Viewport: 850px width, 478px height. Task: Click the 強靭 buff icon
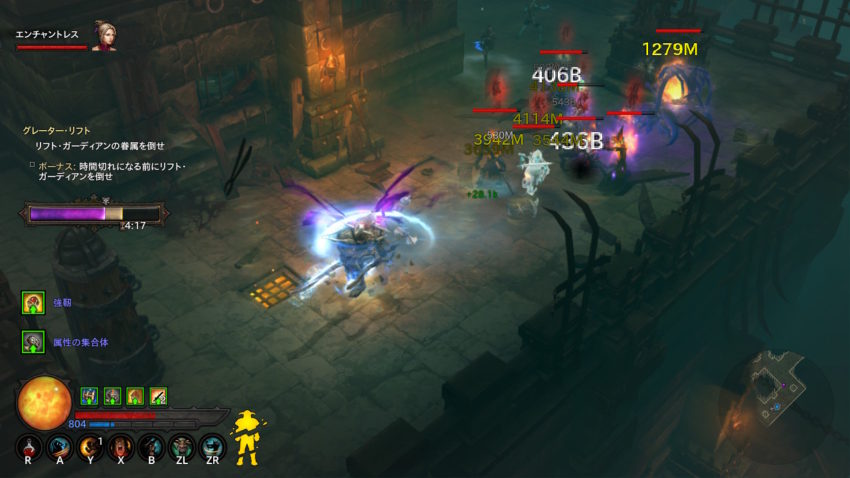pos(32,302)
